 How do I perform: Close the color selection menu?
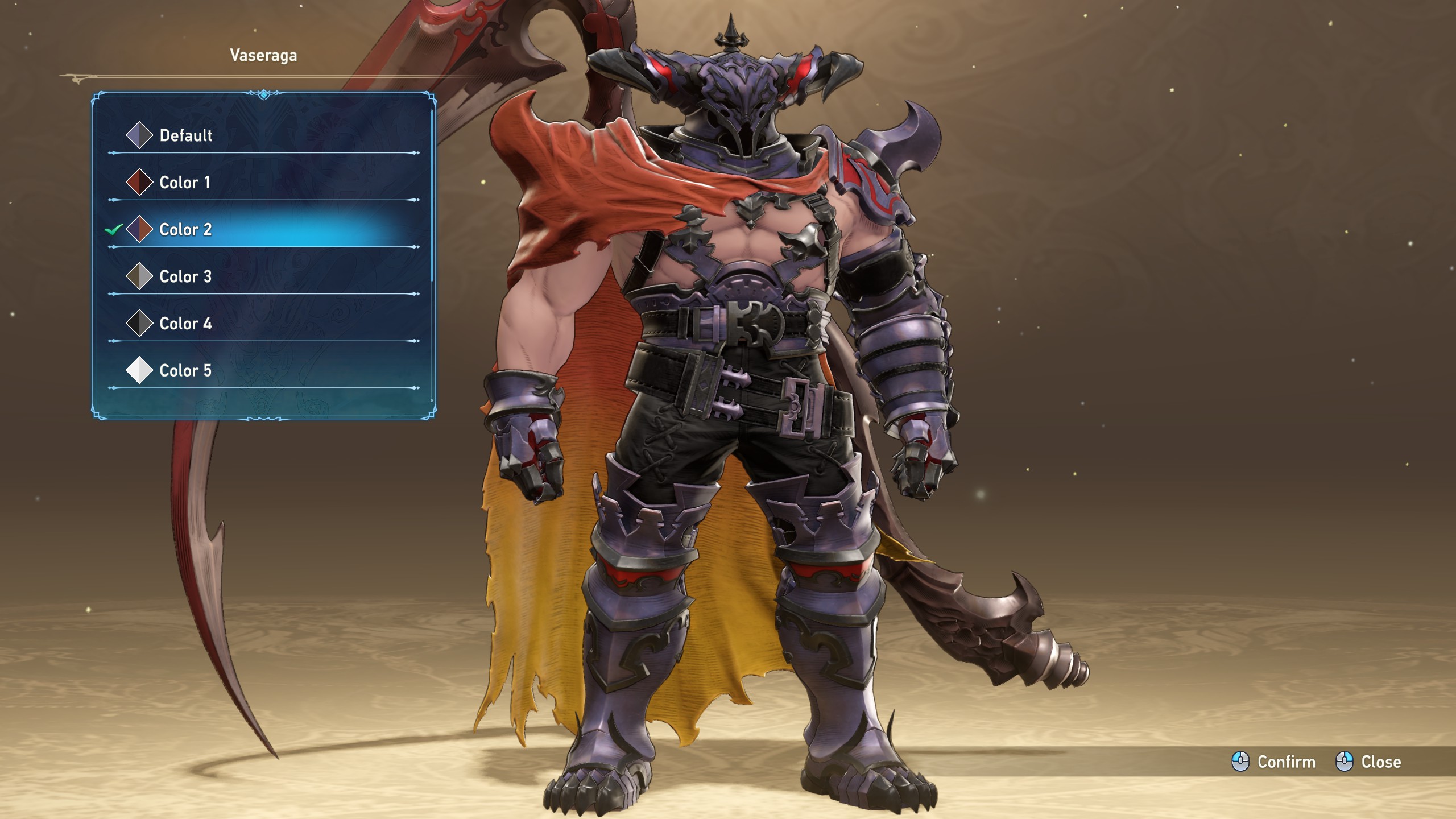(1368, 762)
